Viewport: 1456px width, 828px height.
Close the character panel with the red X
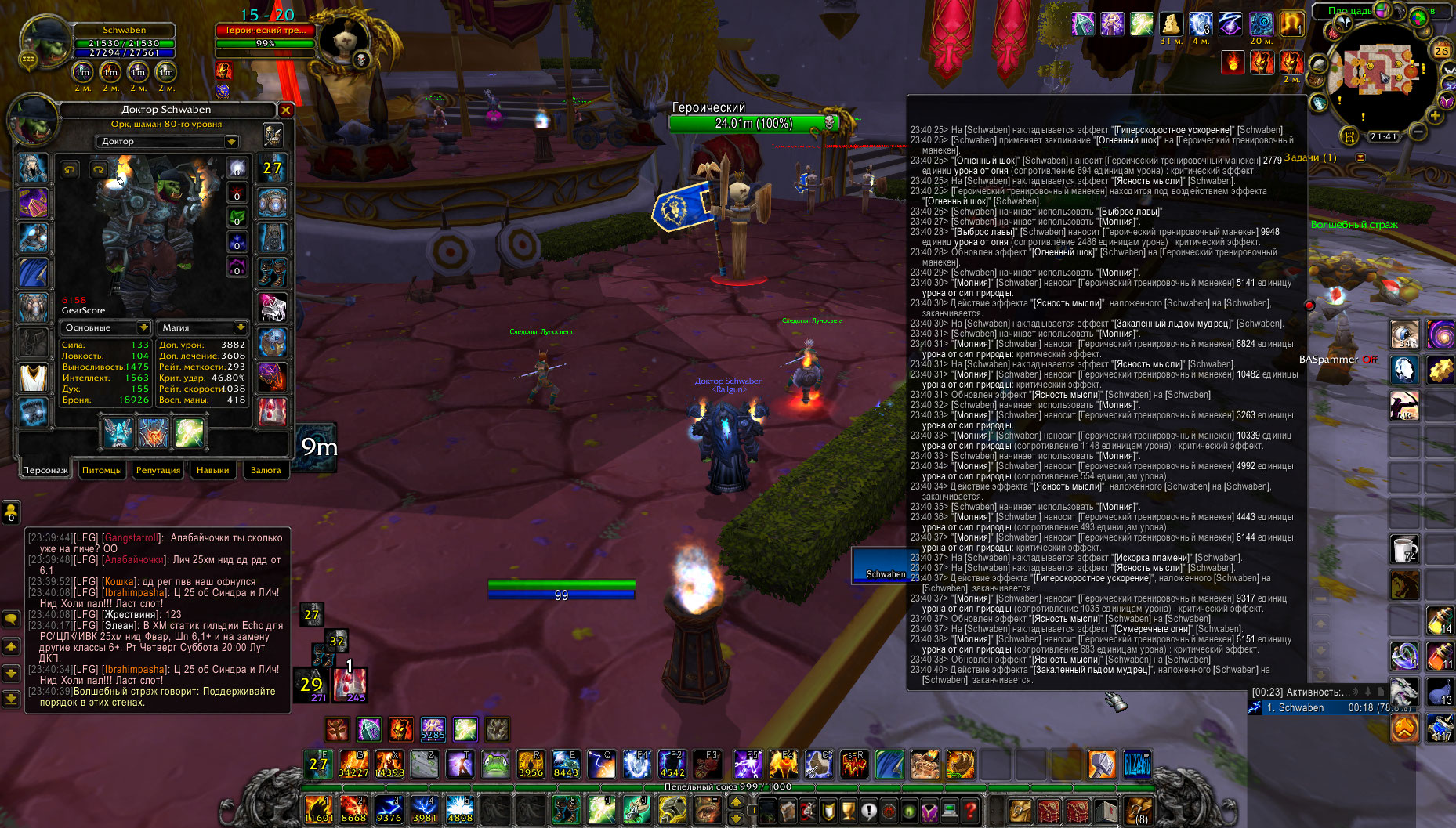point(286,110)
